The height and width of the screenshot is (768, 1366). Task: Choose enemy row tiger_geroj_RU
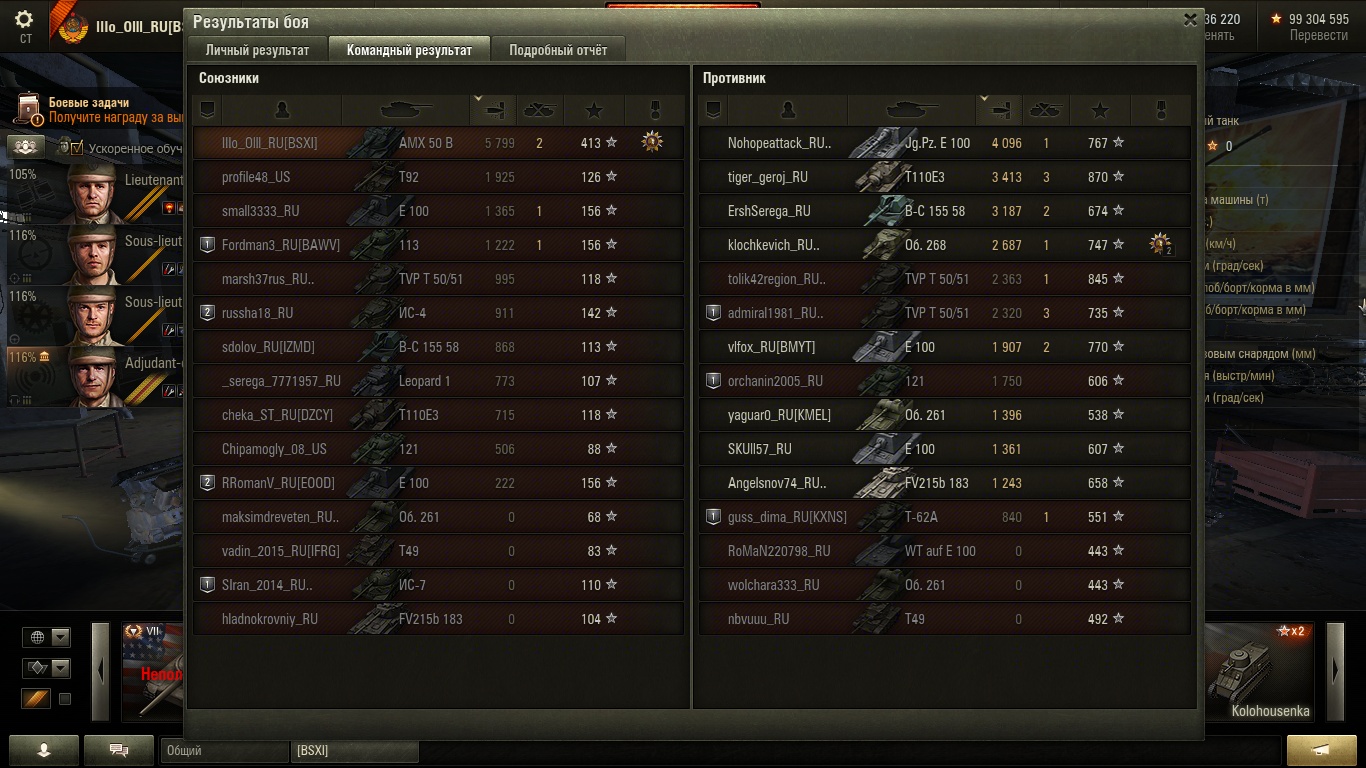(x=944, y=177)
